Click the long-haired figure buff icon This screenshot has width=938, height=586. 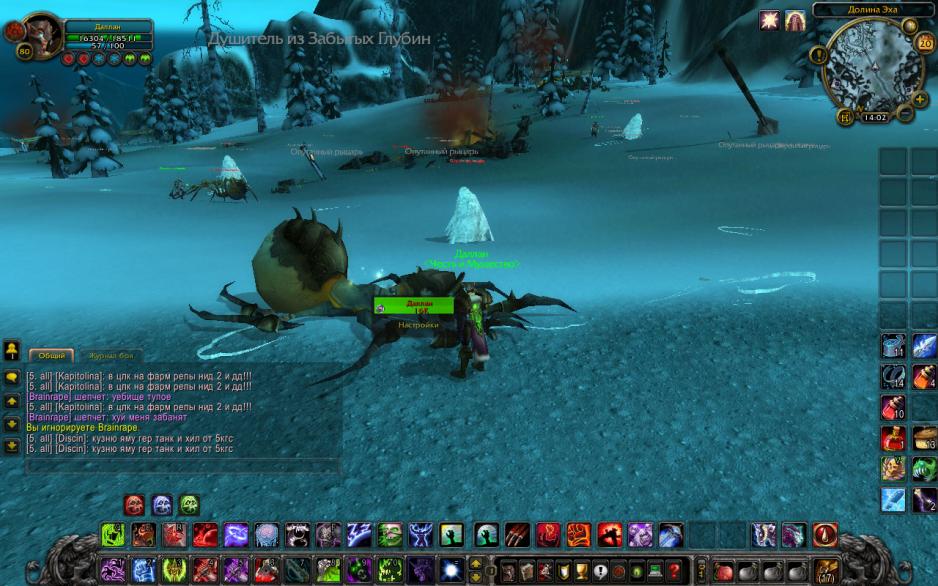click(x=795, y=21)
